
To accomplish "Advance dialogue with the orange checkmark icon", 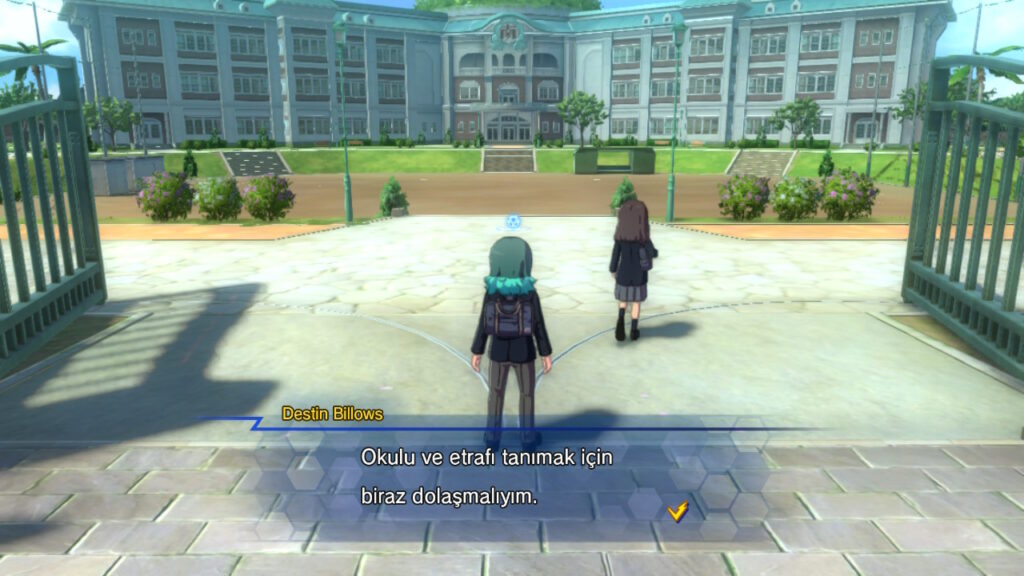I will pyautogui.click(x=678, y=511).
